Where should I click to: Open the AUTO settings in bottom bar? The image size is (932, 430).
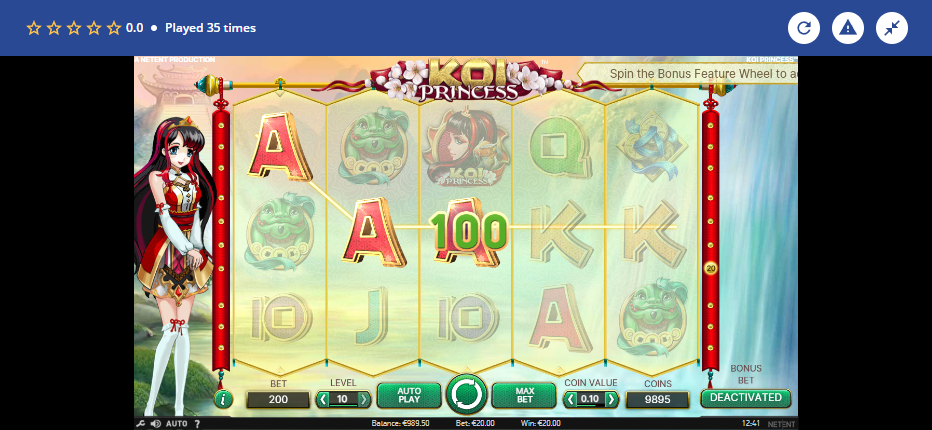[x=176, y=424]
